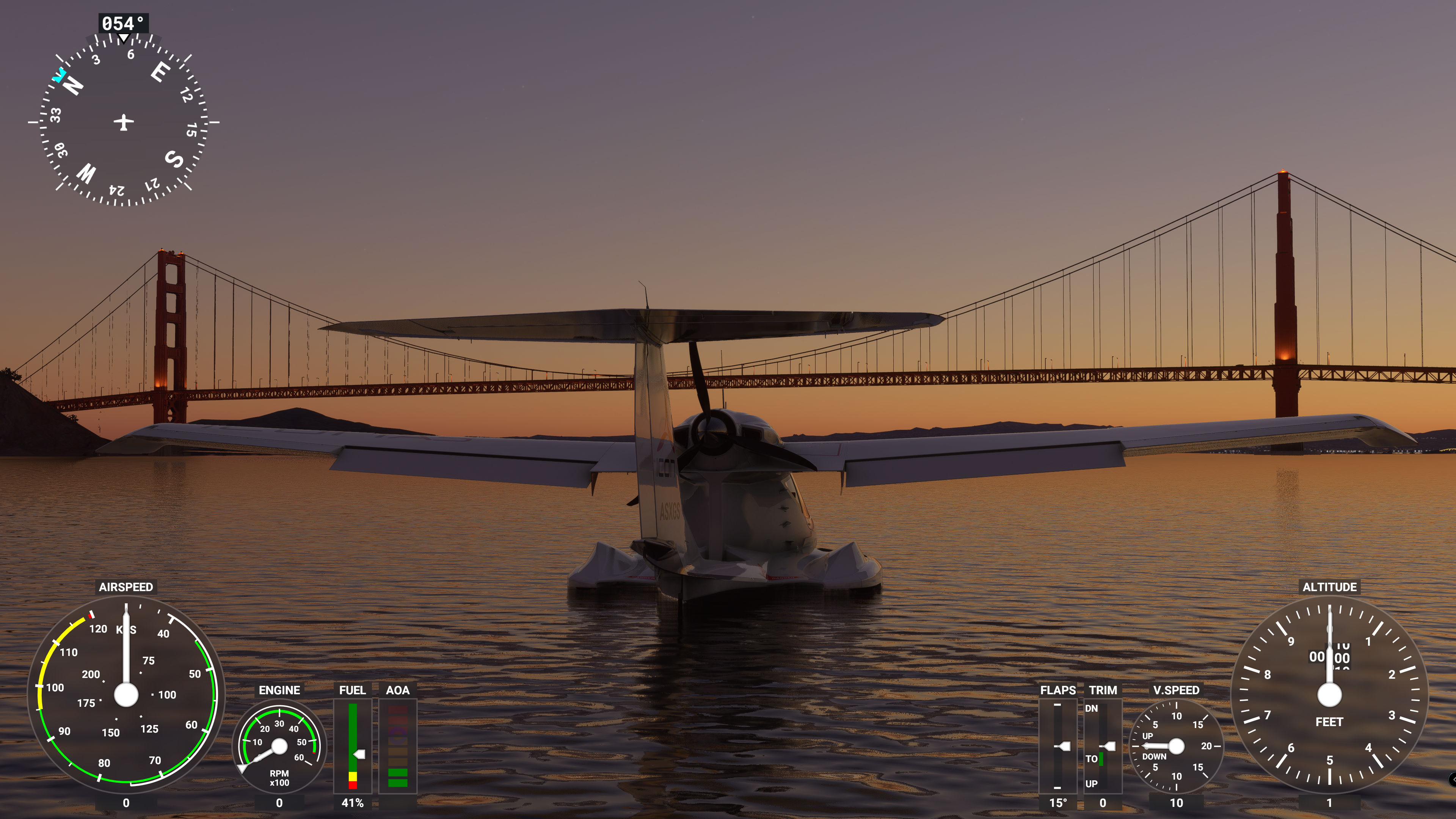Expand the left-arrow overlay tab at screen edge
The width and height of the screenshot is (1456, 819).
(1453, 780)
